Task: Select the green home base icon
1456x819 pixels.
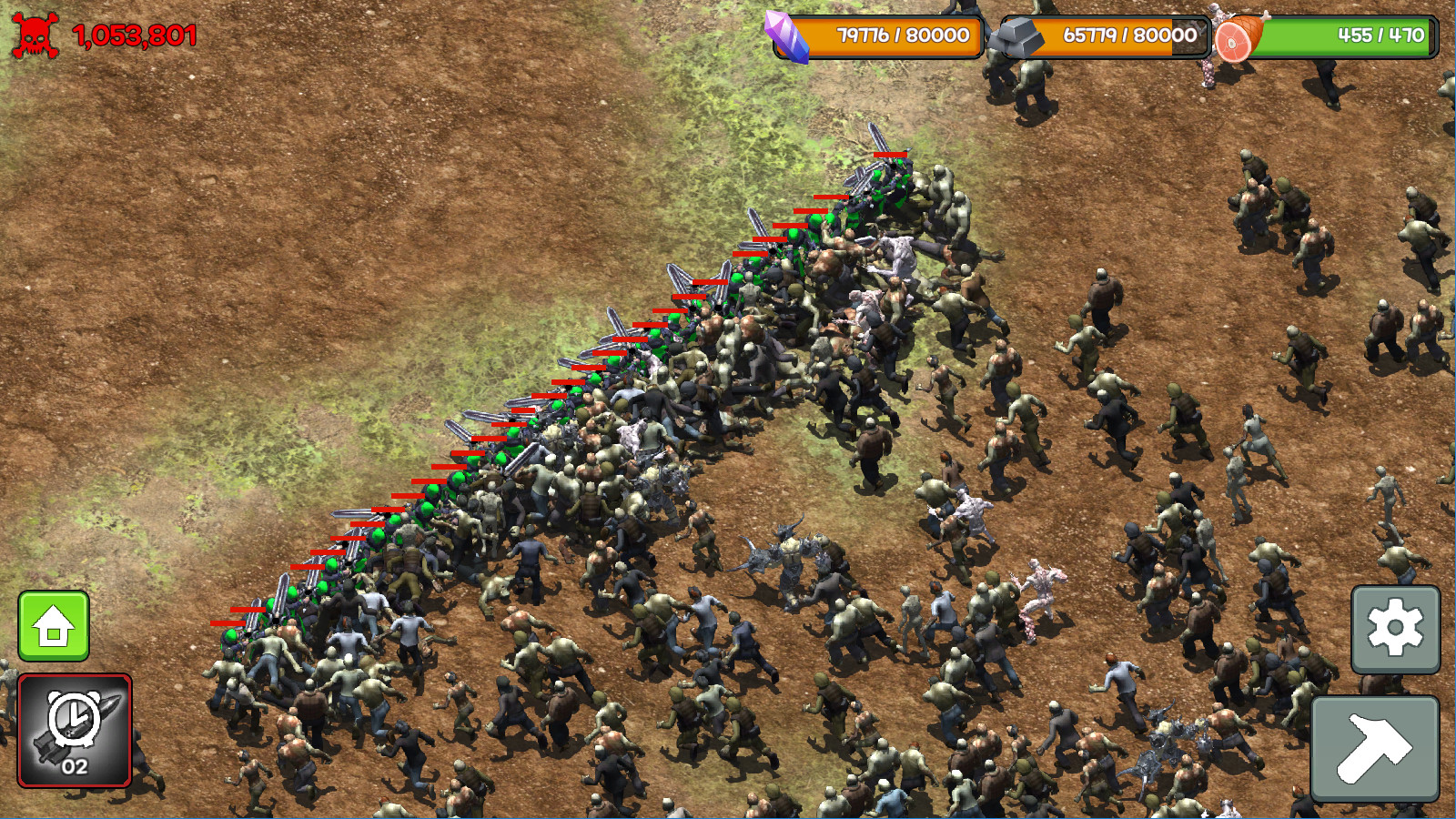Action: pyautogui.click(x=55, y=626)
